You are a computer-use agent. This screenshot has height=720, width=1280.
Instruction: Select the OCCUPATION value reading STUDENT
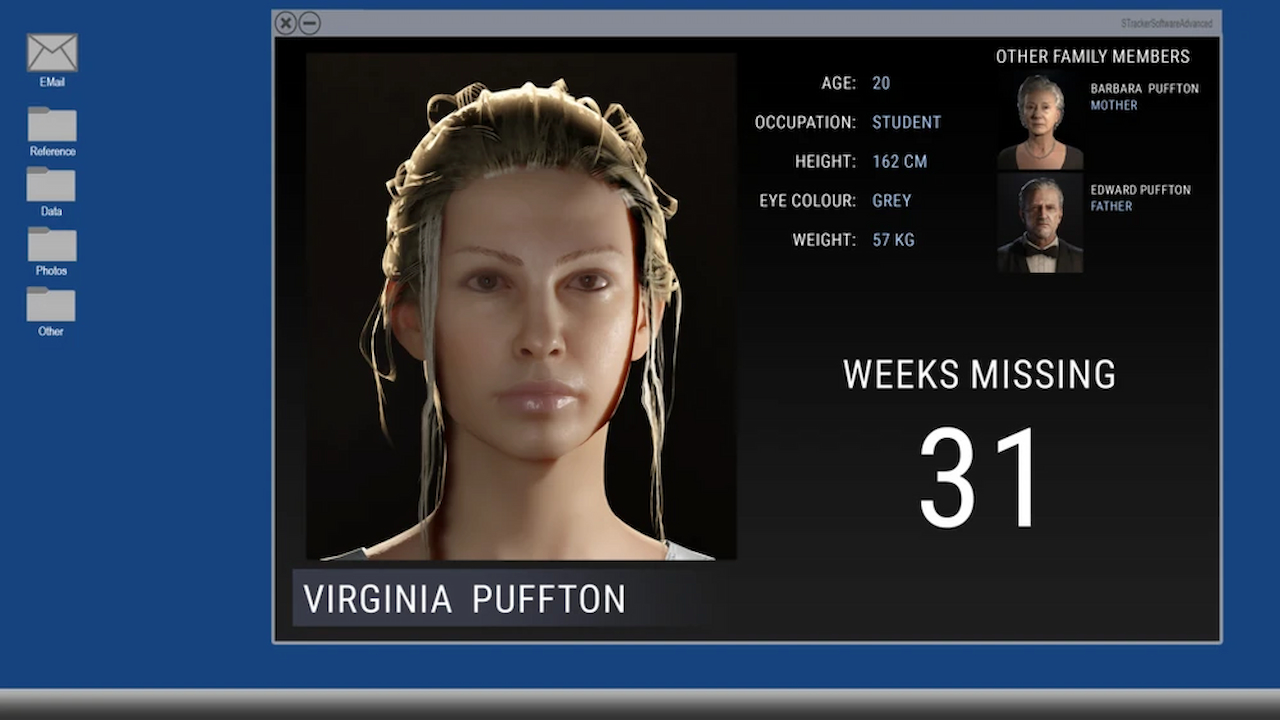[x=906, y=122]
